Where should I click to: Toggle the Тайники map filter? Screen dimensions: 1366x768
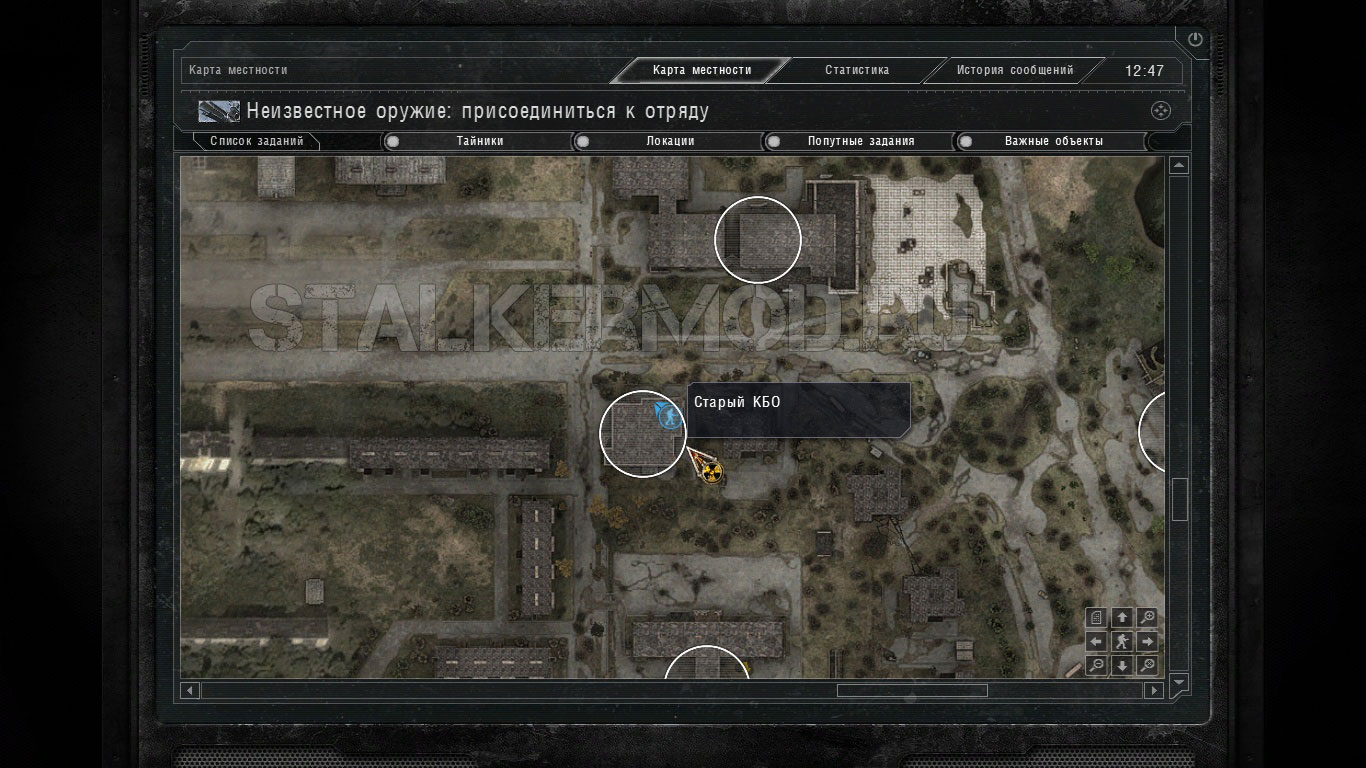[x=393, y=142]
